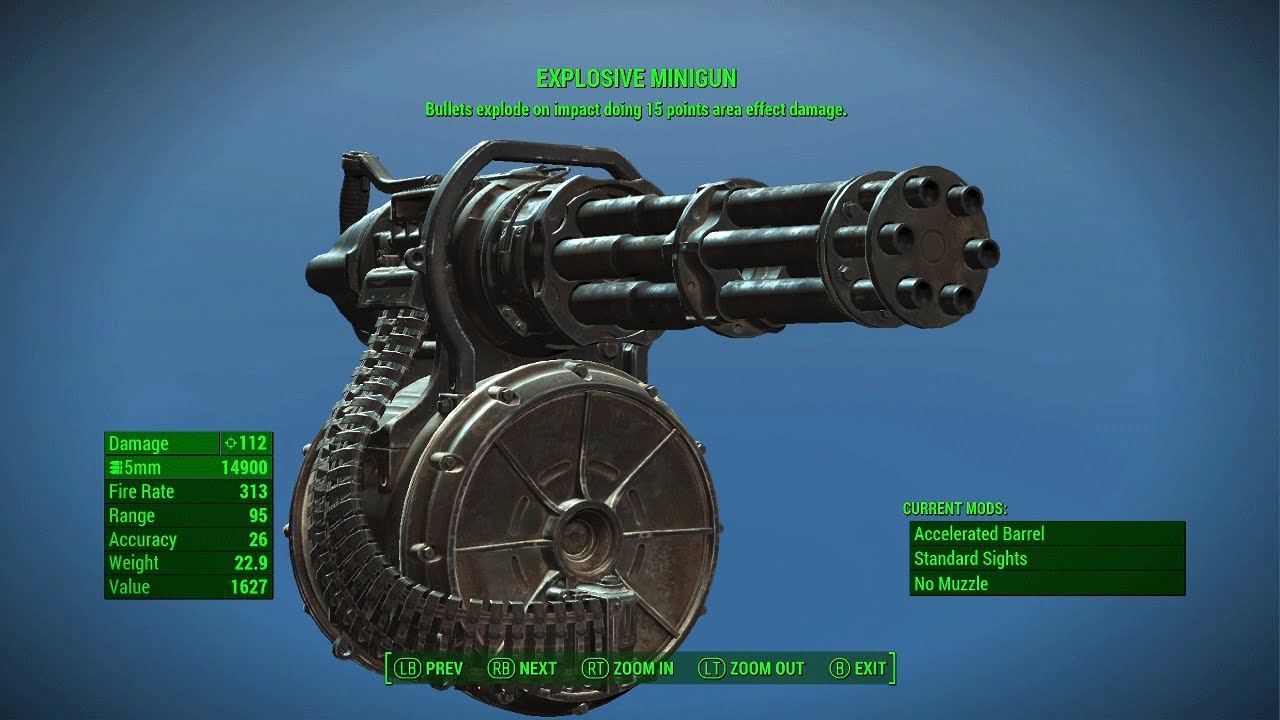Click ZOOM IN to magnify the minigun

(643, 668)
